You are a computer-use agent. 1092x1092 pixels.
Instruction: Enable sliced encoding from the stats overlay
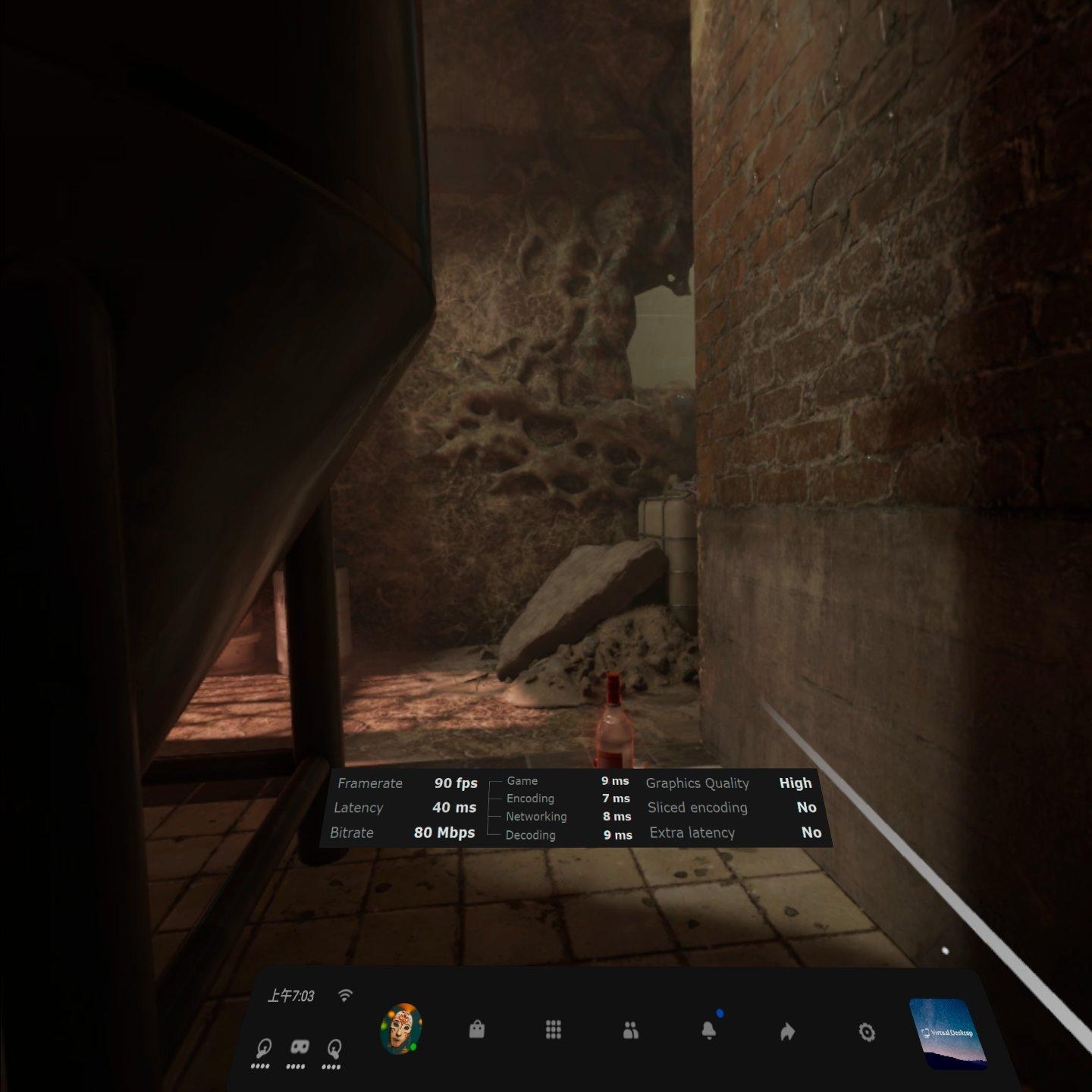tap(805, 808)
